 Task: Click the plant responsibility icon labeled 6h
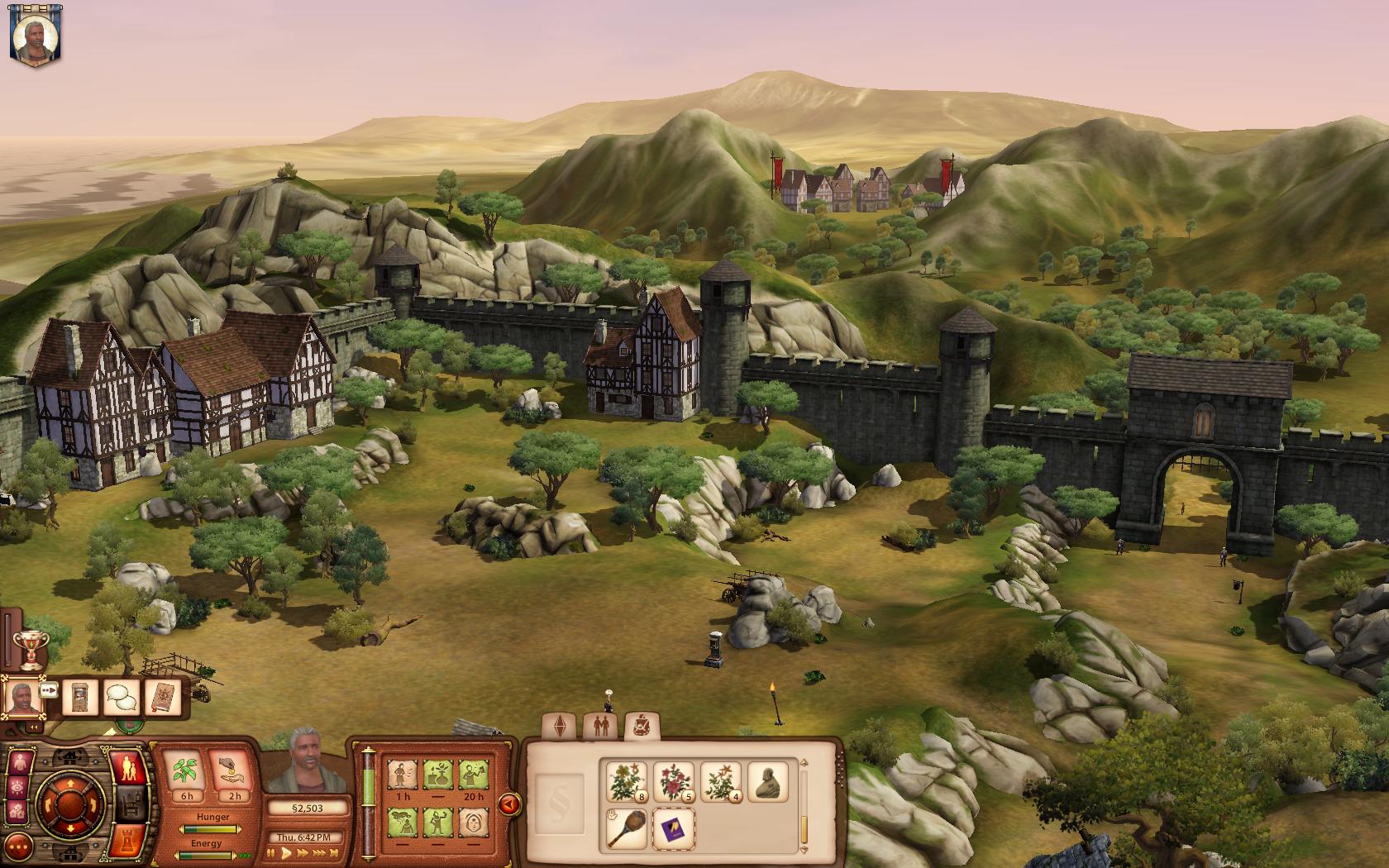pos(187,773)
